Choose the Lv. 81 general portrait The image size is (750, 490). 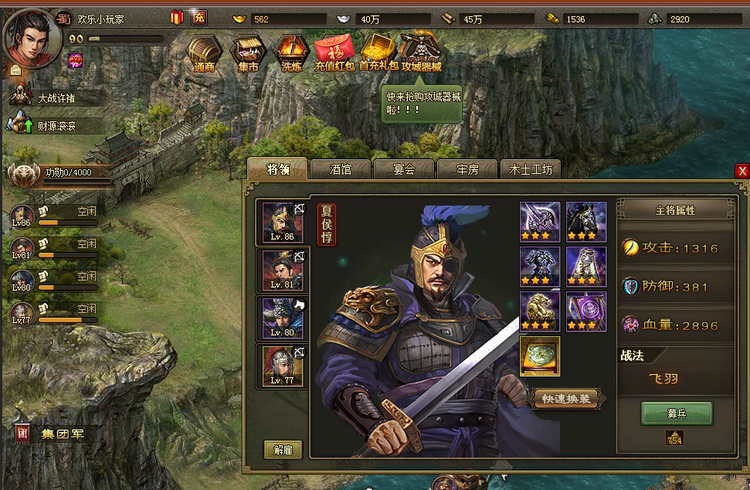click(x=283, y=270)
